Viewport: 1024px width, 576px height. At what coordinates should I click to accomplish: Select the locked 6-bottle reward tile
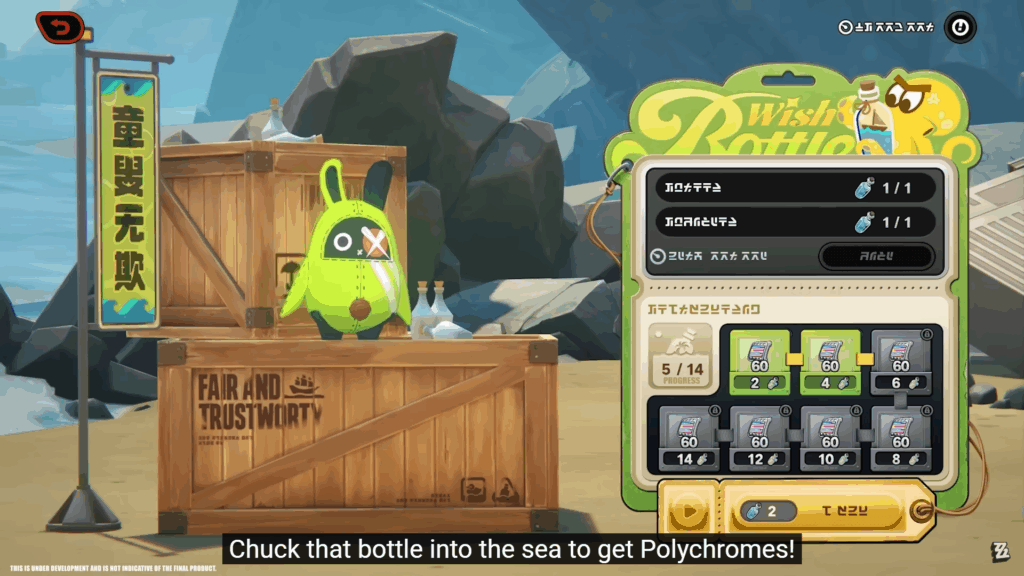click(x=900, y=361)
